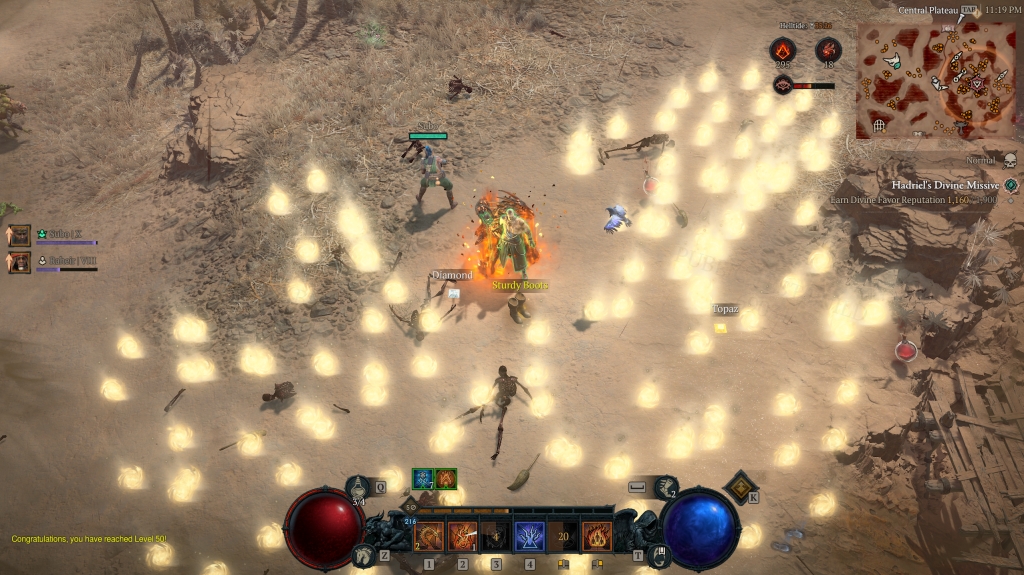Click the Helltide threat eye icon

click(x=783, y=86)
